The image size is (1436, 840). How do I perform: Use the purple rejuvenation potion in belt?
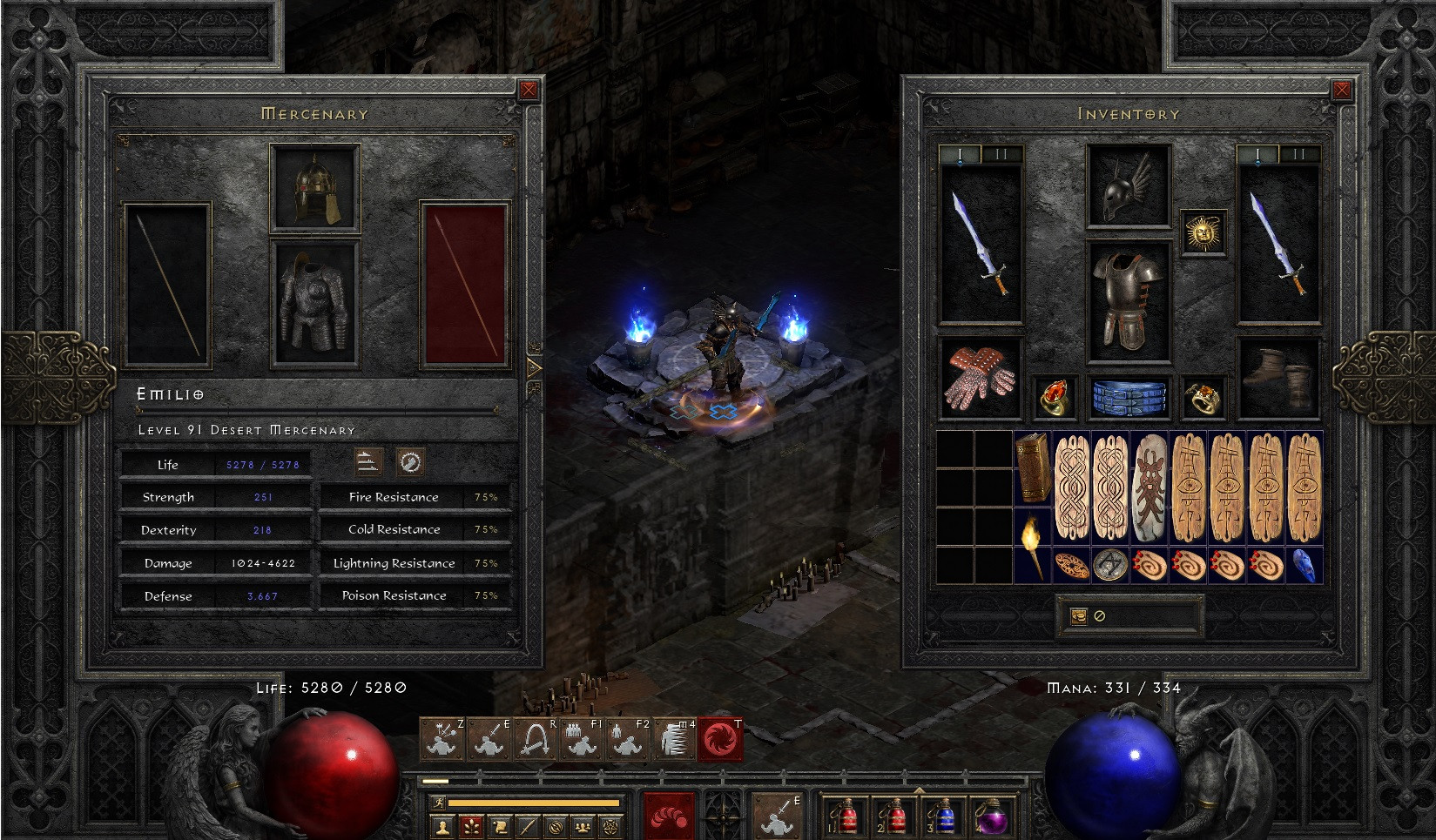(991, 818)
